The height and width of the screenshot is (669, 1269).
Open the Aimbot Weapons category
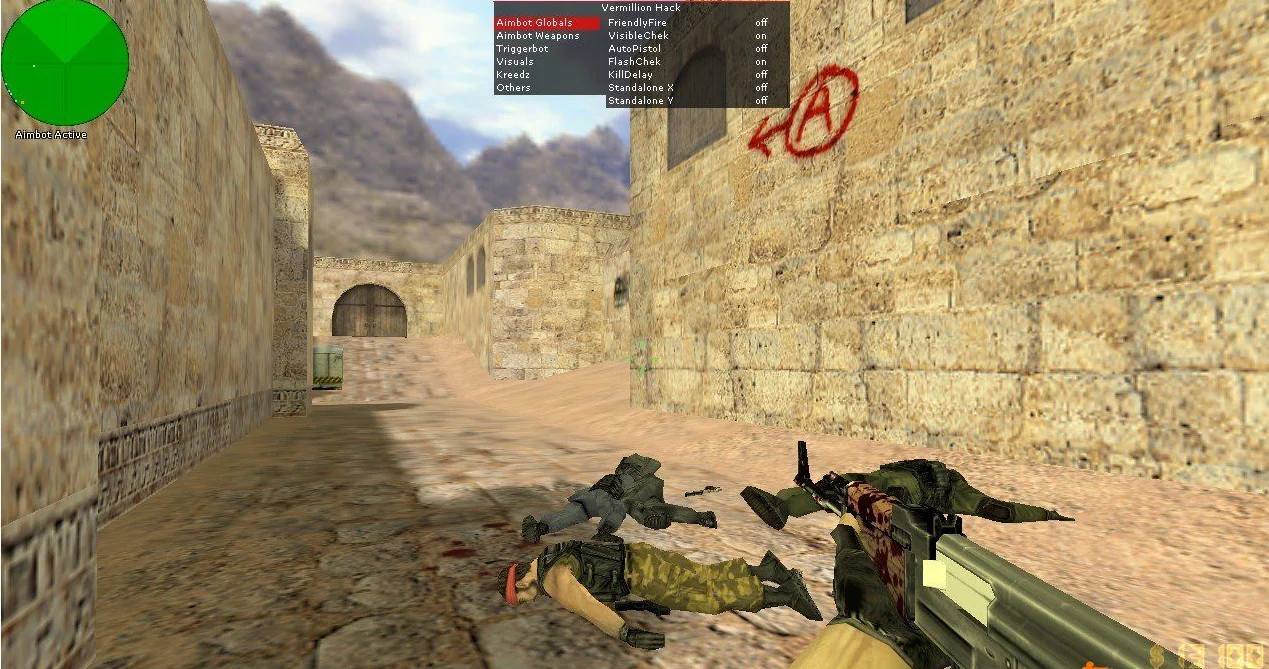pos(538,36)
